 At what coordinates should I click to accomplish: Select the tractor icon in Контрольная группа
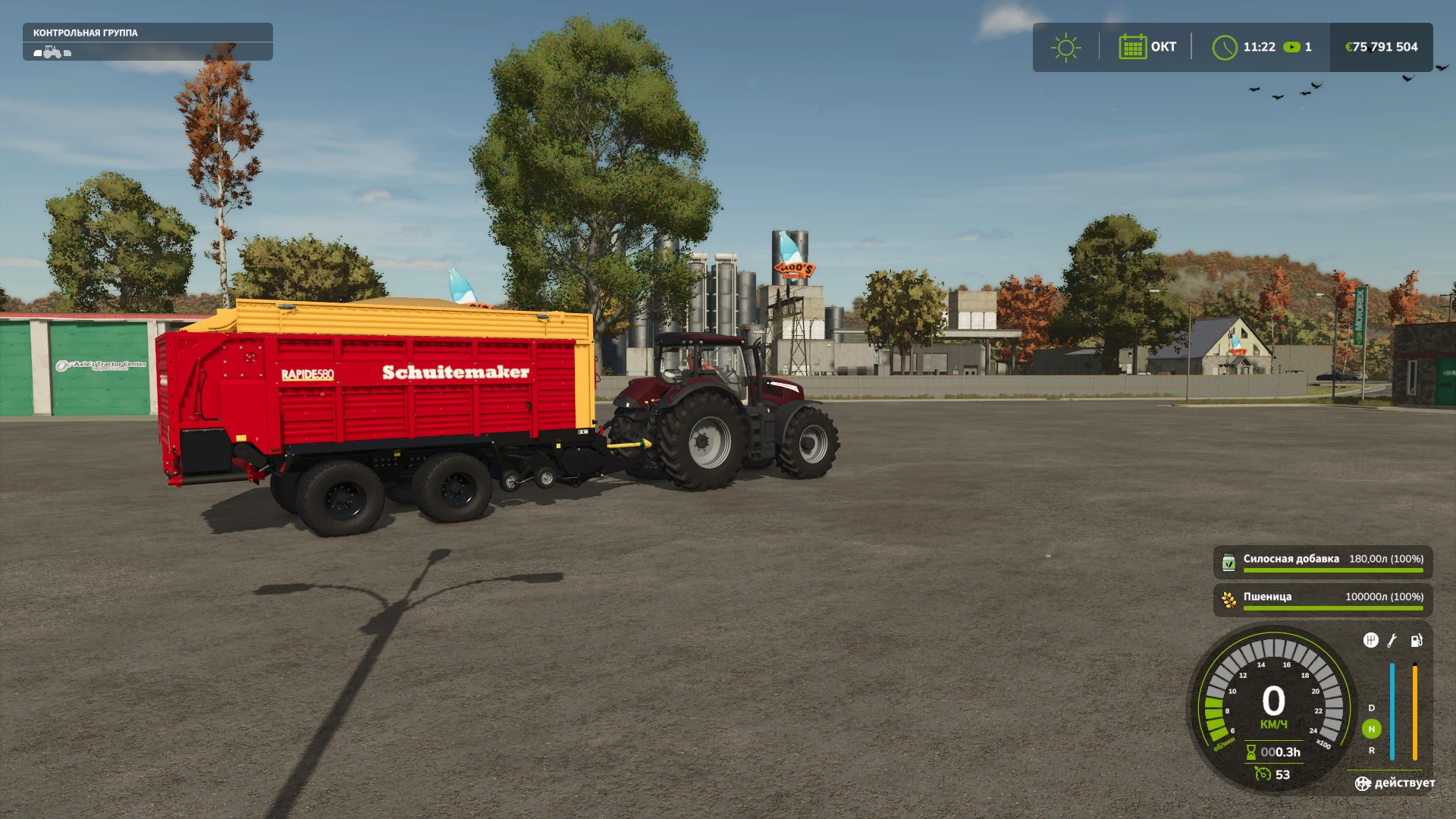pyautogui.click(x=52, y=52)
